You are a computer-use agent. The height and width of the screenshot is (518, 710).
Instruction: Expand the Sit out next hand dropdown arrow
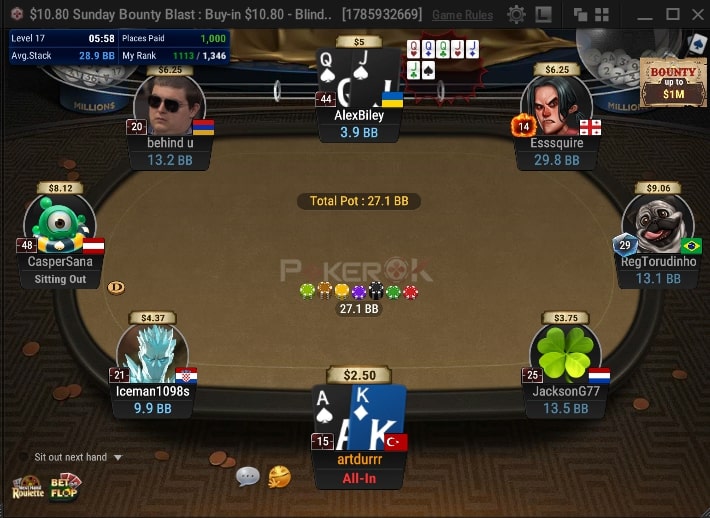[x=118, y=458]
